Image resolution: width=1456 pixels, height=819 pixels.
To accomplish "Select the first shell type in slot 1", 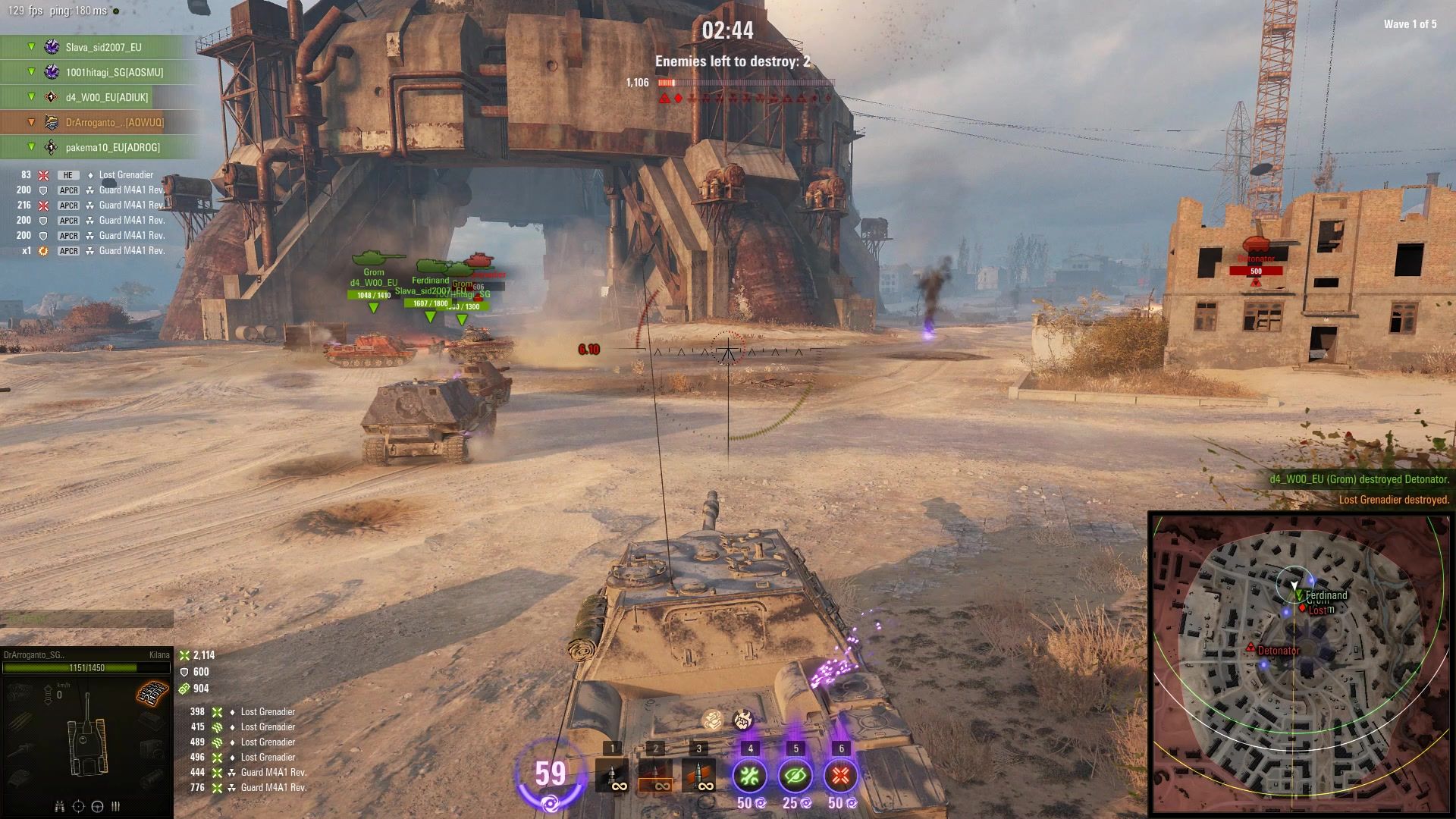I will 611,775.
